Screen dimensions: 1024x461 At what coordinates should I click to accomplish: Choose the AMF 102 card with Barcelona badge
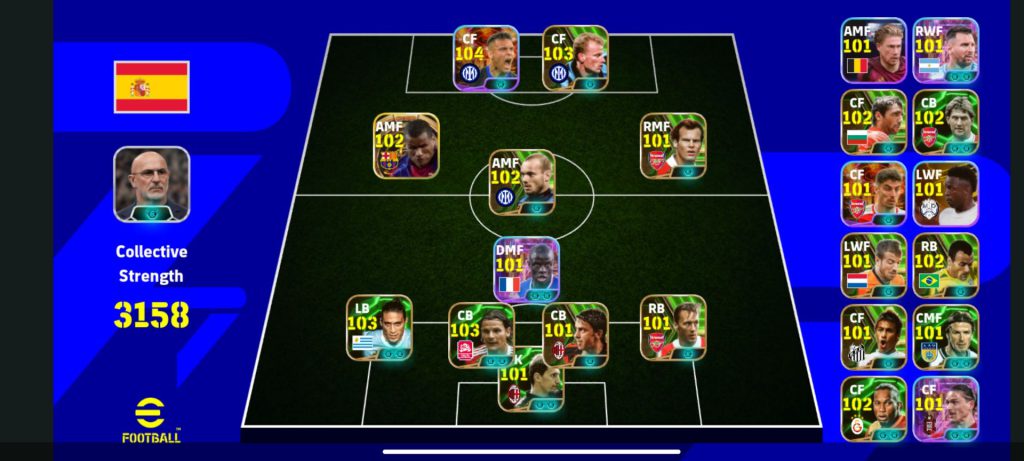click(x=406, y=145)
